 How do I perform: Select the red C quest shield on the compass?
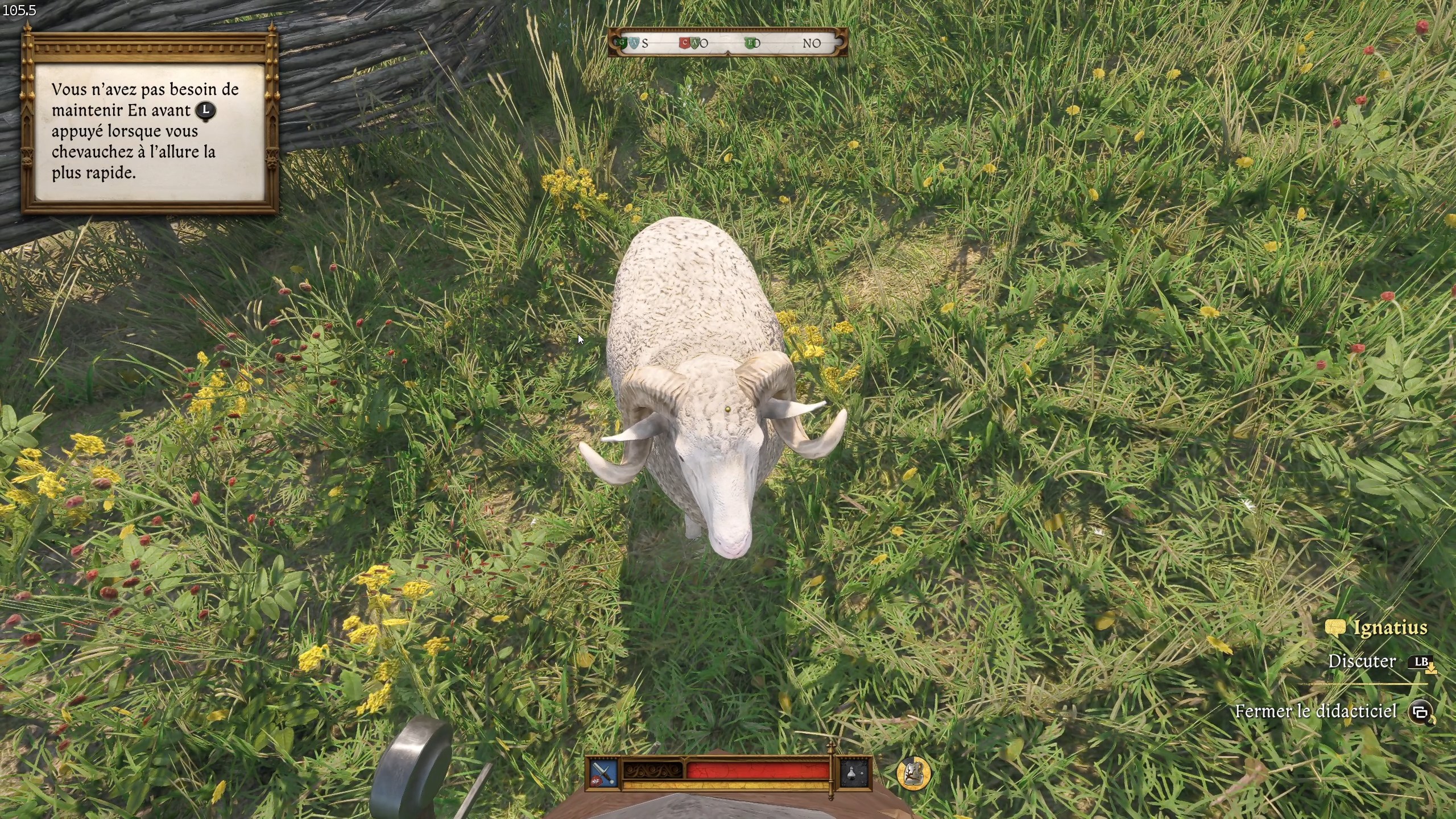coord(684,43)
